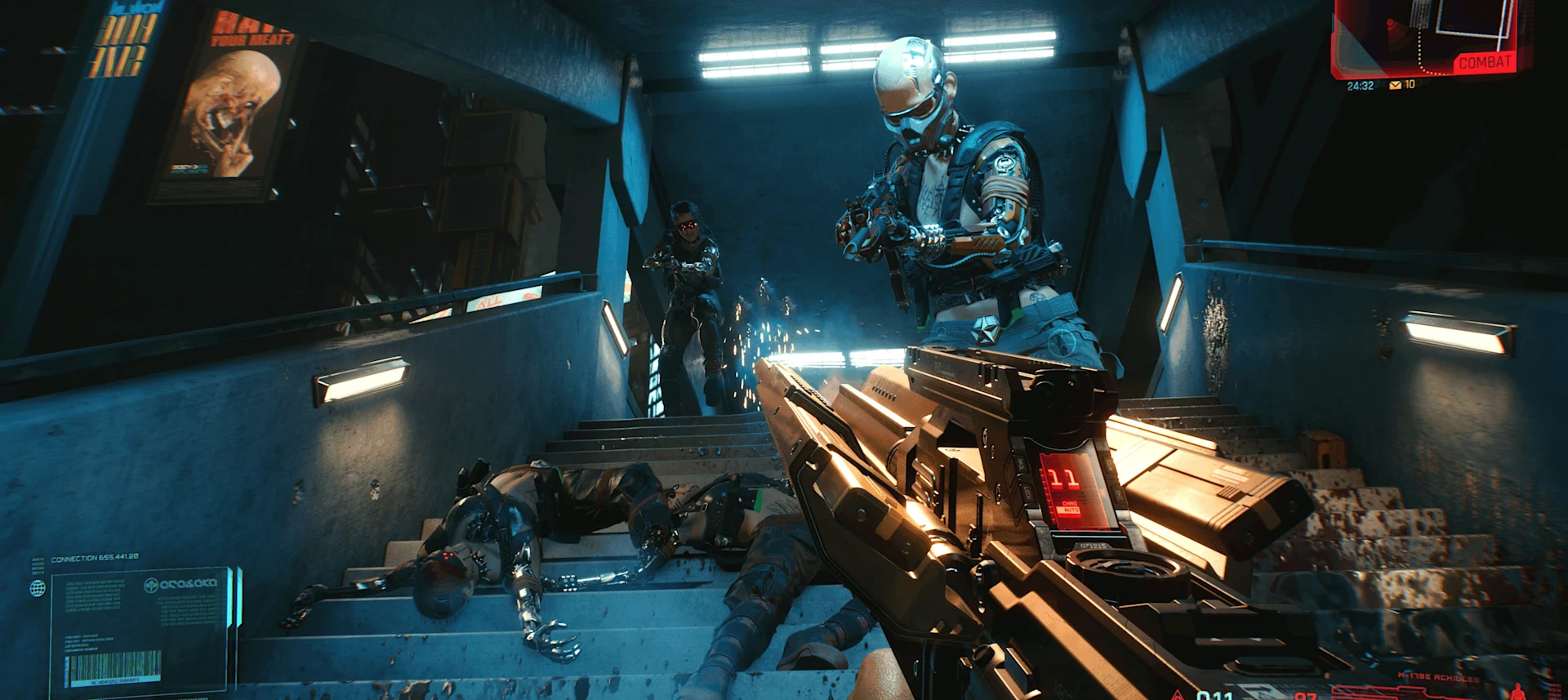Click the globe connection icon
Viewport: 1568px width, 700px height.
[38, 588]
